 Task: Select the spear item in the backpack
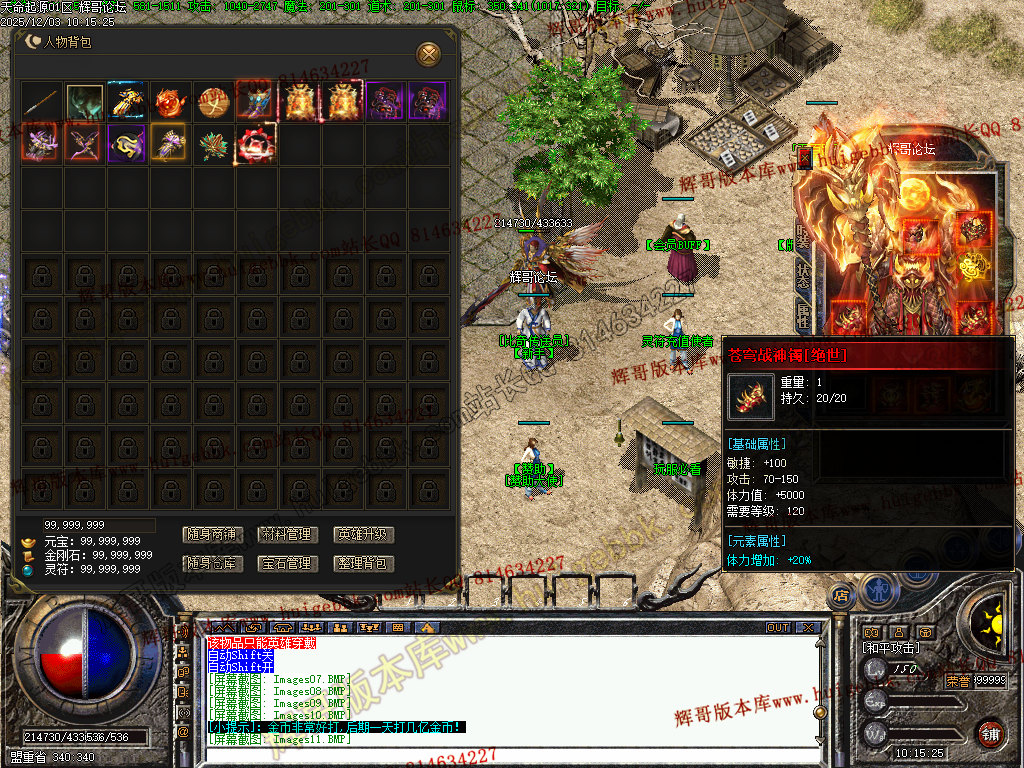tap(42, 102)
